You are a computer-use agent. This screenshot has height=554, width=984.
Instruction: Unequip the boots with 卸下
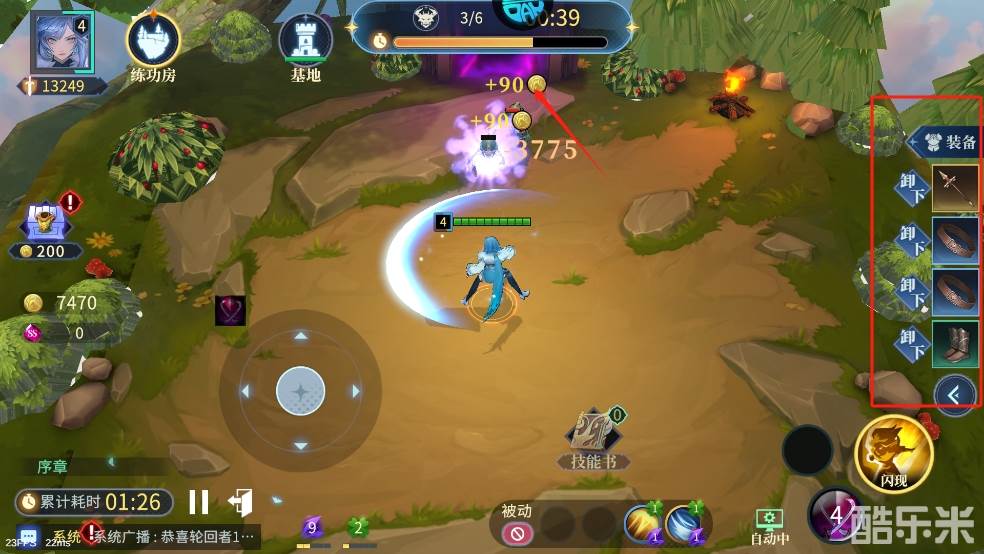[912, 343]
